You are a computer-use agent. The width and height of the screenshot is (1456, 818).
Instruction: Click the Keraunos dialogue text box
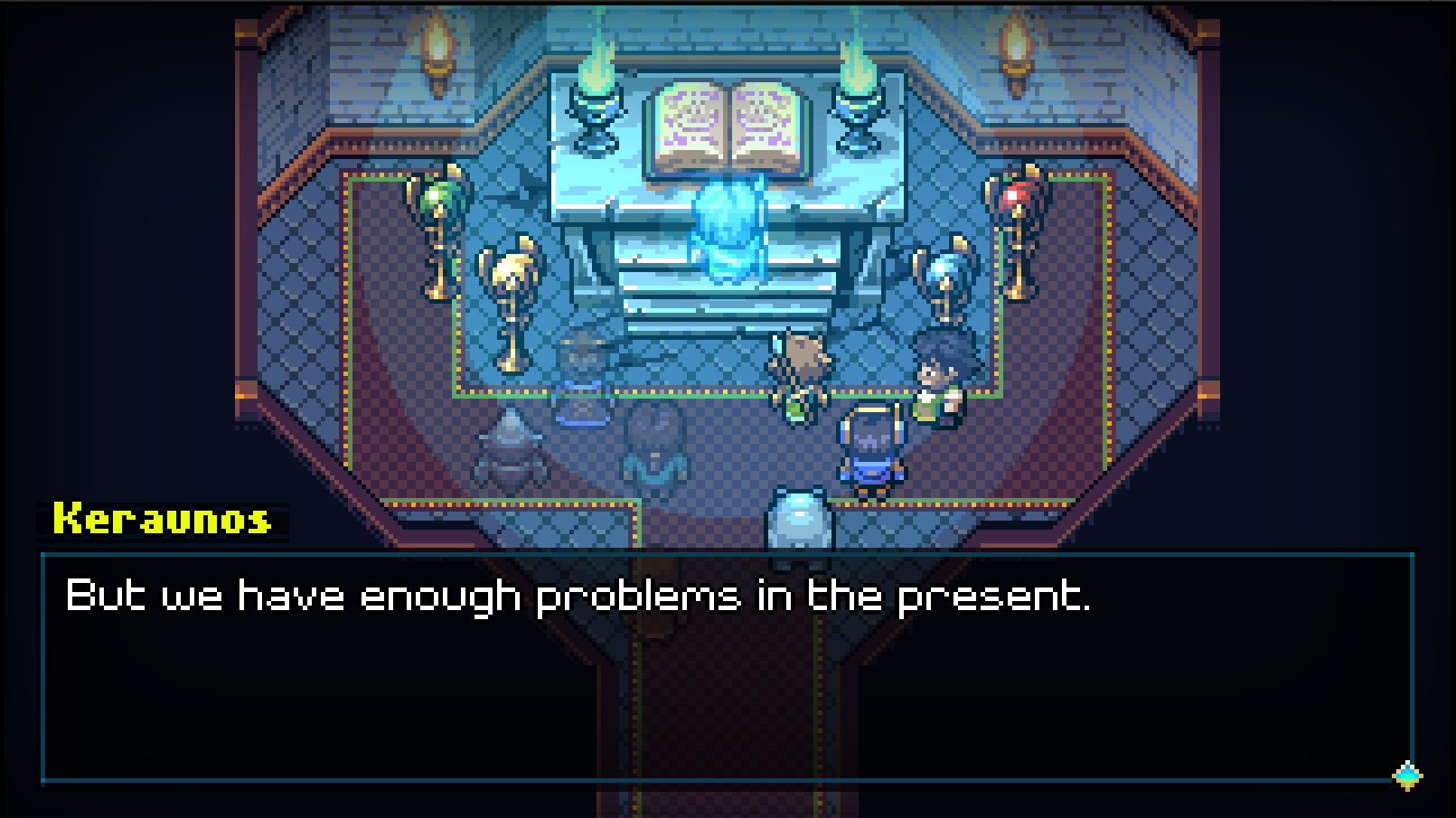point(727,667)
